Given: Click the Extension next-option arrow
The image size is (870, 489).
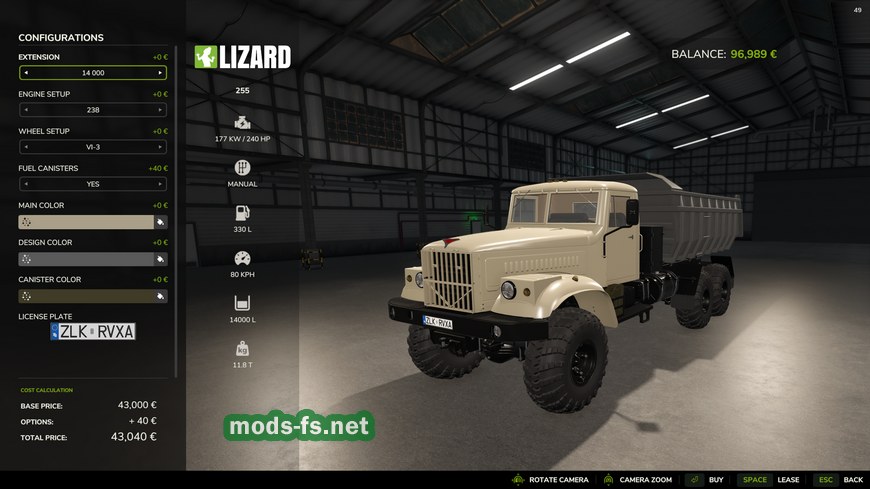Looking at the screenshot, I should [160, 73].
